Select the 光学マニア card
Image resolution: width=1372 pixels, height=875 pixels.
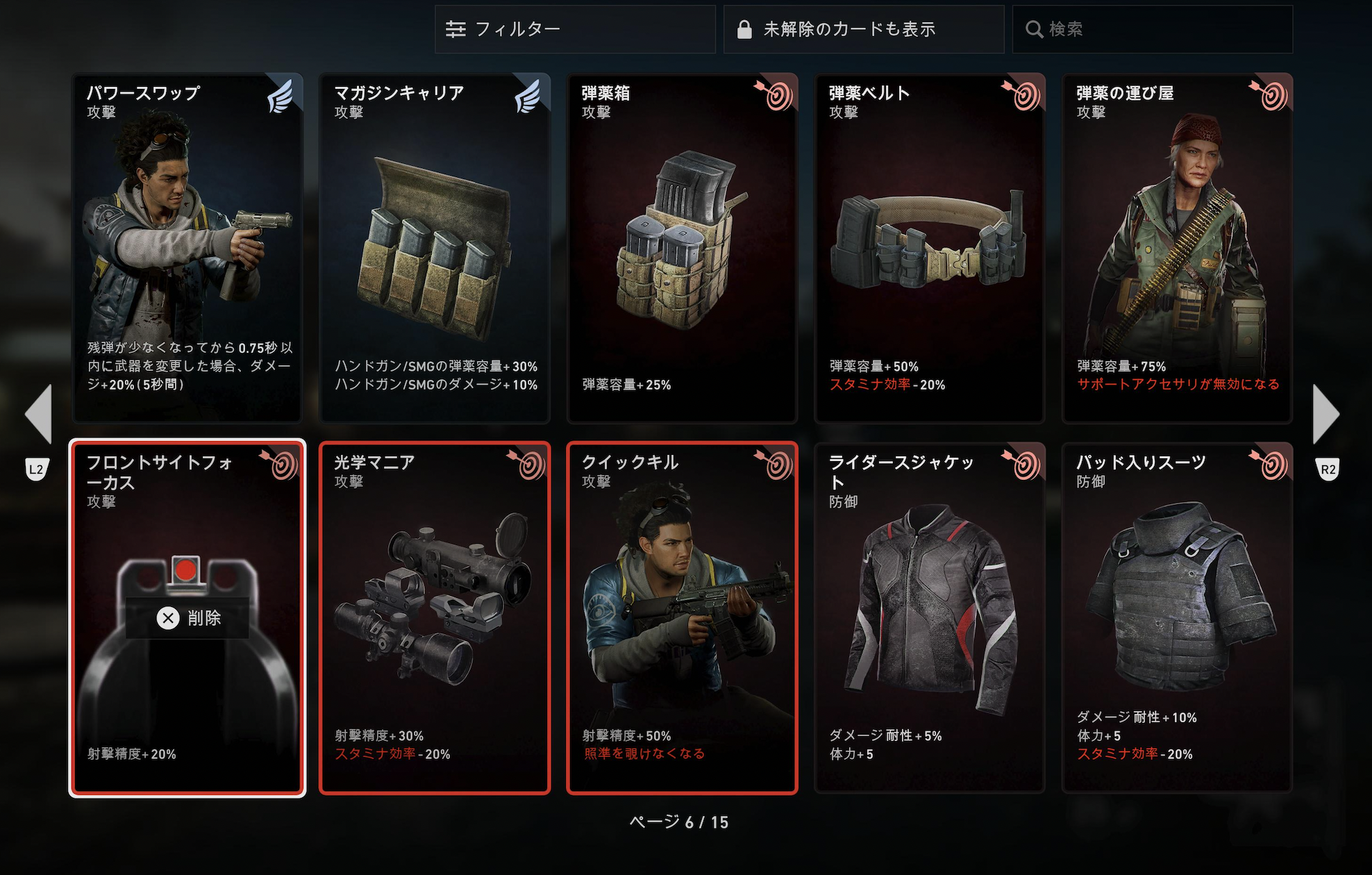(x=435, y=617)
